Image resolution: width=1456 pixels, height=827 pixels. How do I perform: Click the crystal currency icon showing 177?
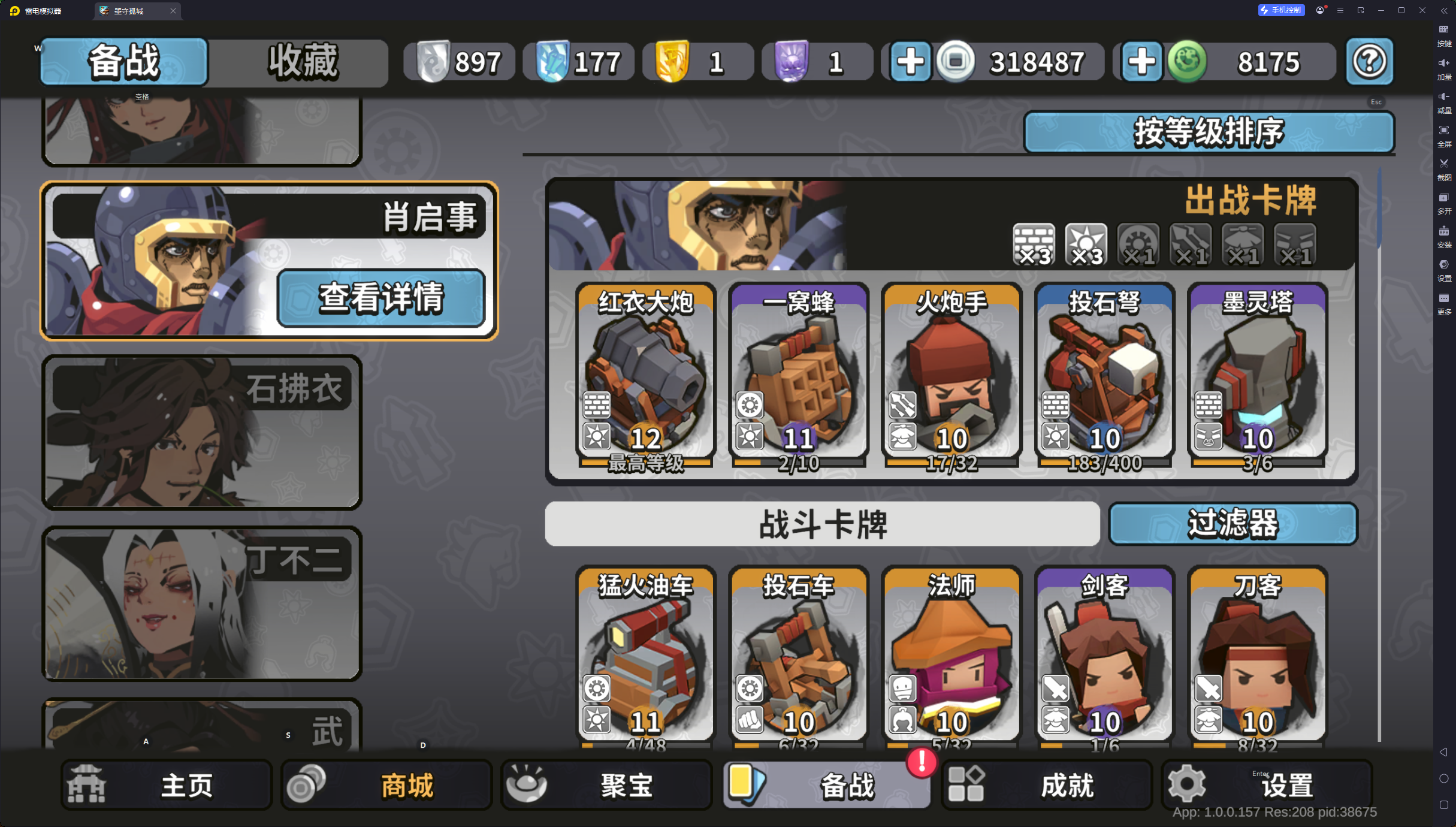(554, 61)
